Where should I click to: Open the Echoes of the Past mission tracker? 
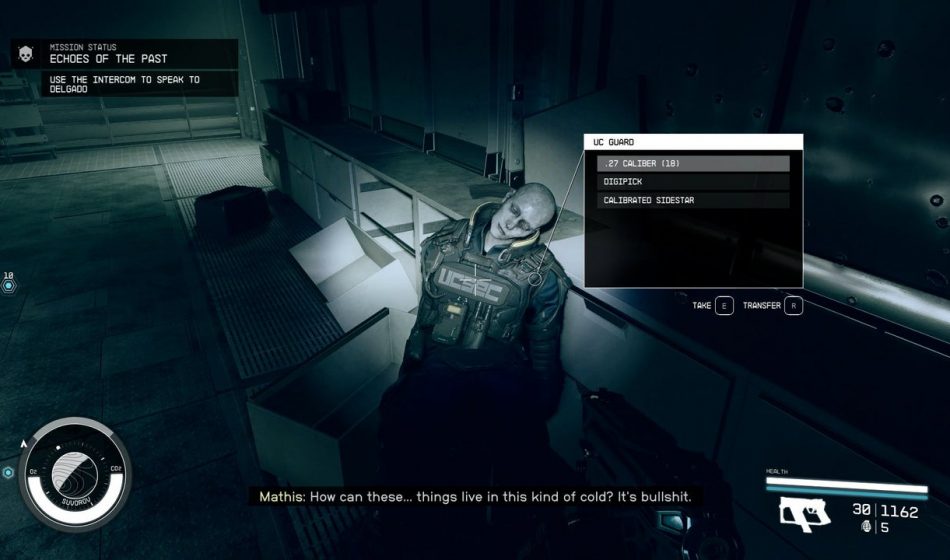click(125, 58)
